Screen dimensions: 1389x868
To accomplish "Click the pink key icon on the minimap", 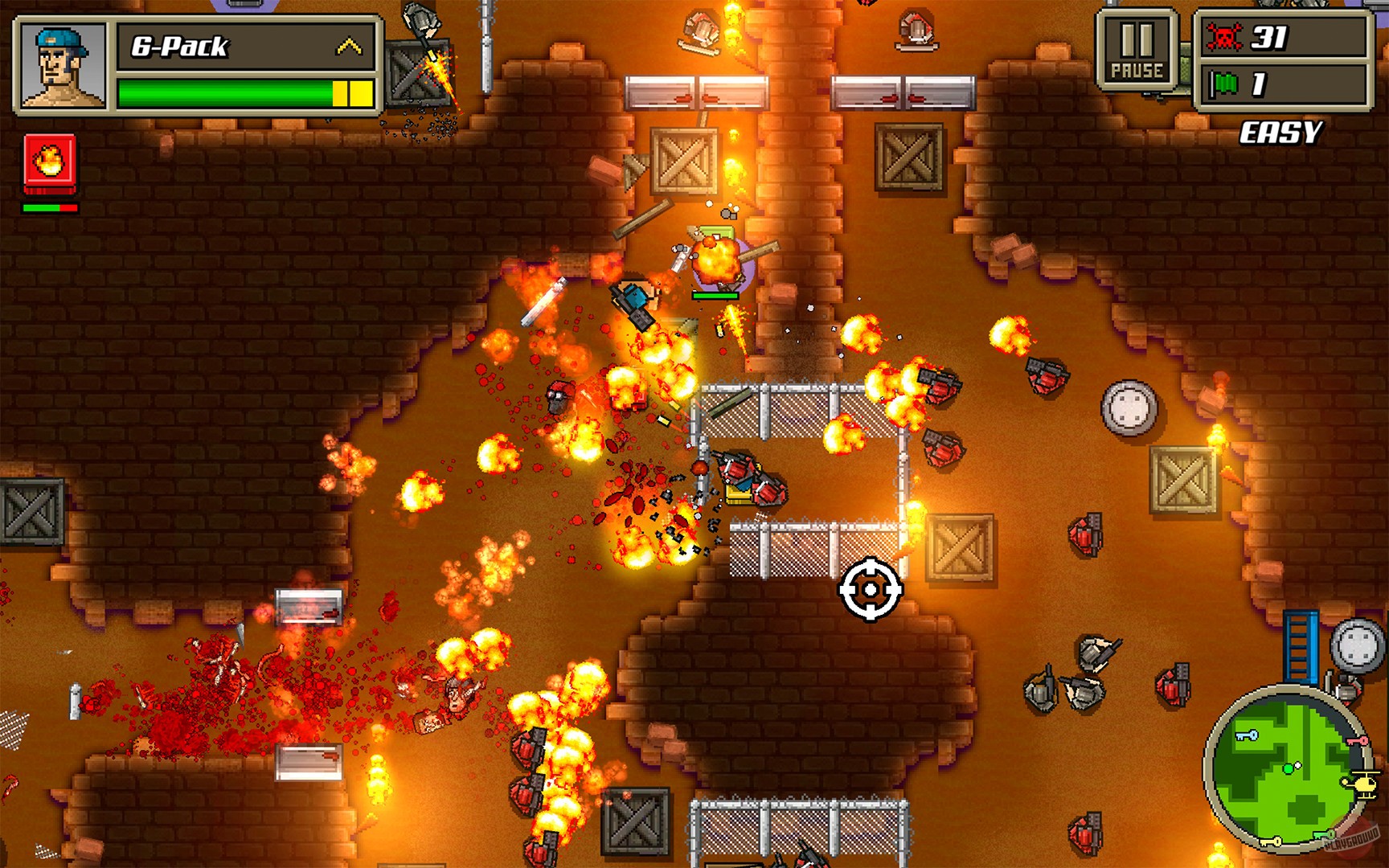I will click(x=1357, y=741).
